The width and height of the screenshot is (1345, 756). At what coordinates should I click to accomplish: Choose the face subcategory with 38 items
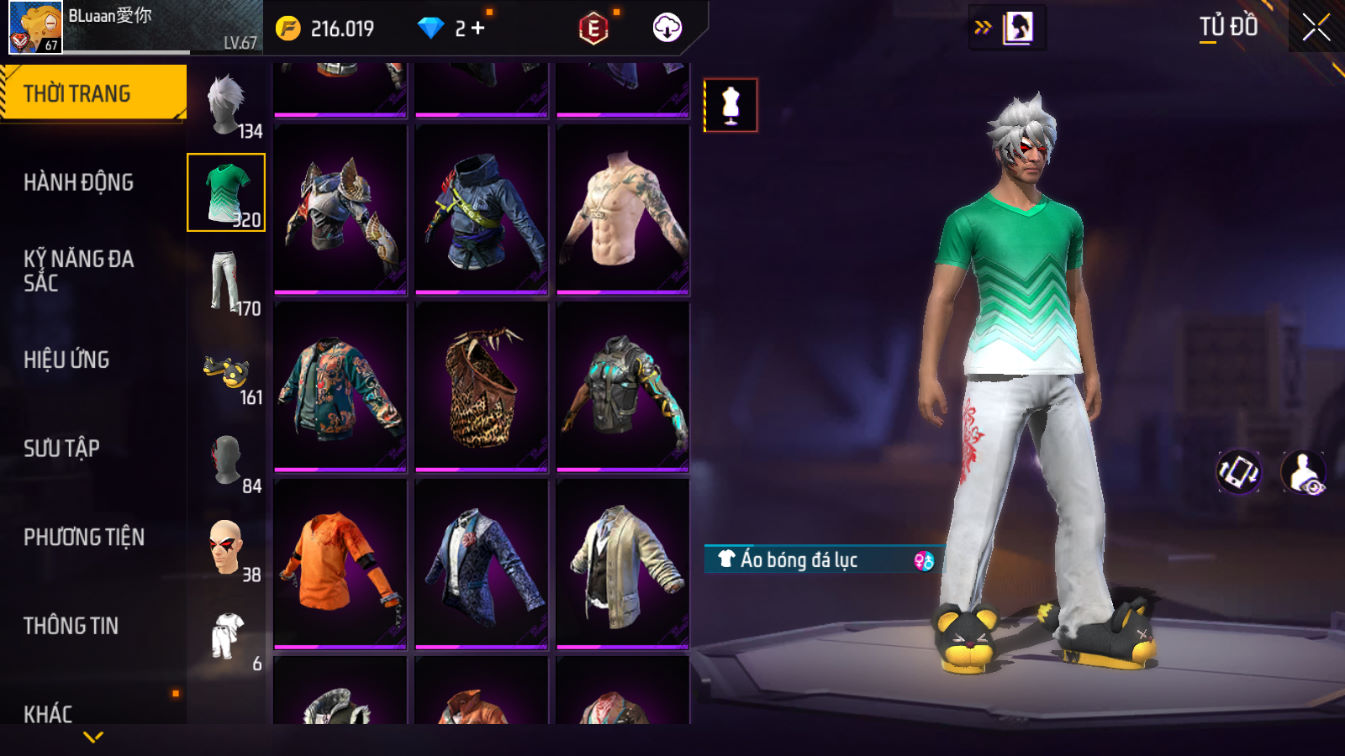pyautogui.click(x=227, y=547)
